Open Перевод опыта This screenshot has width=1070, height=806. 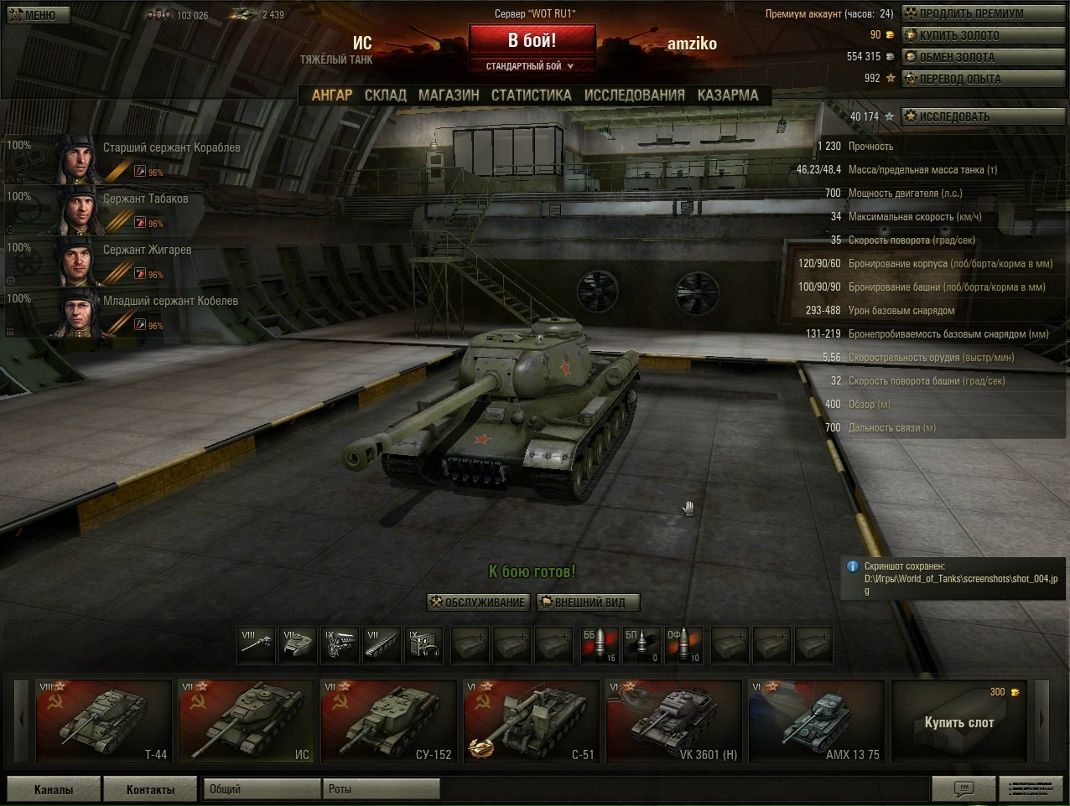click(982, 78)
